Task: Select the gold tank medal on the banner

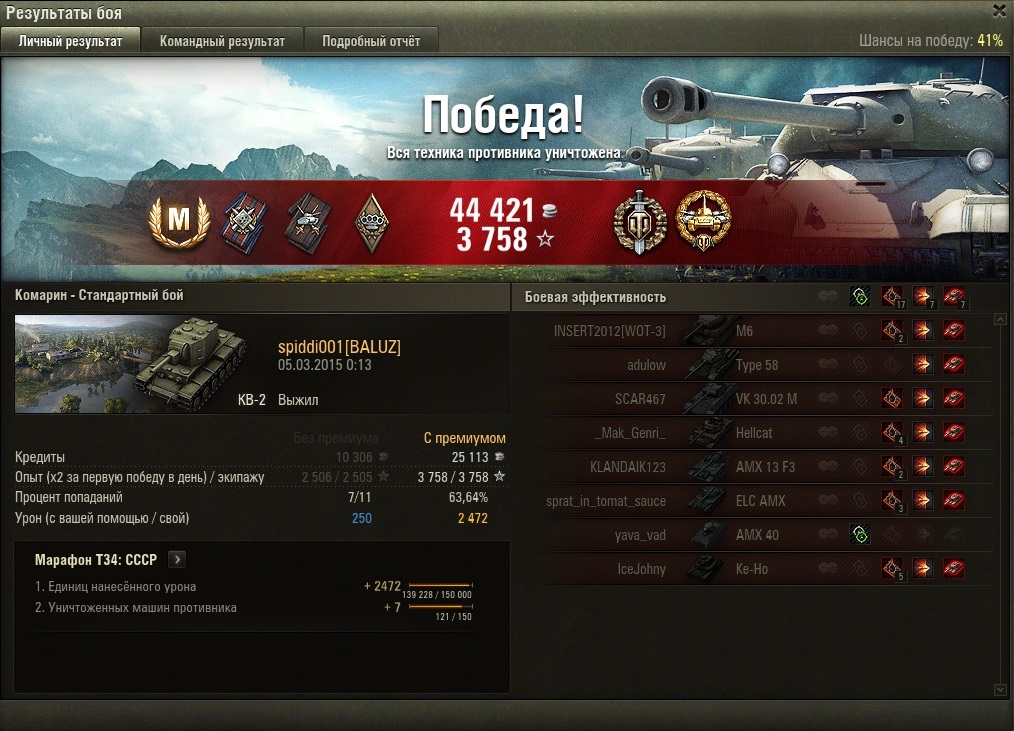Action: pos(703,221)
